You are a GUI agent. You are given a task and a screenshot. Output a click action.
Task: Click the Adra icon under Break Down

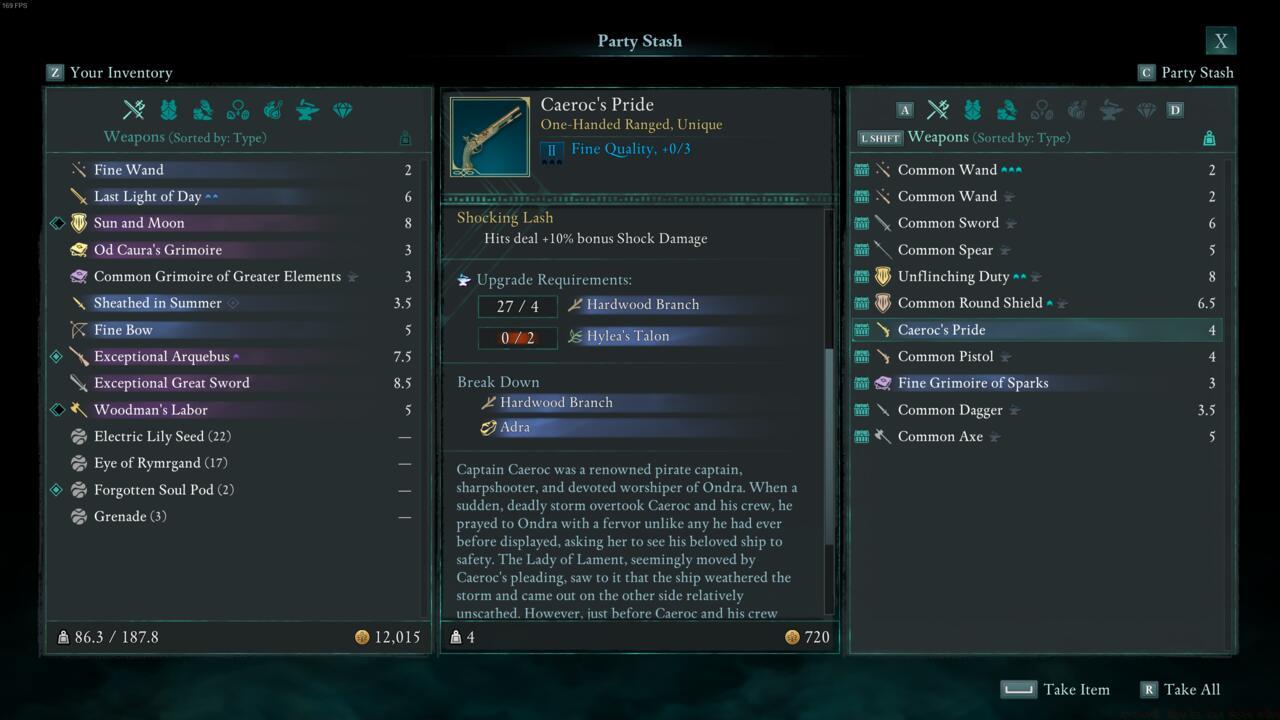[489, 427]
